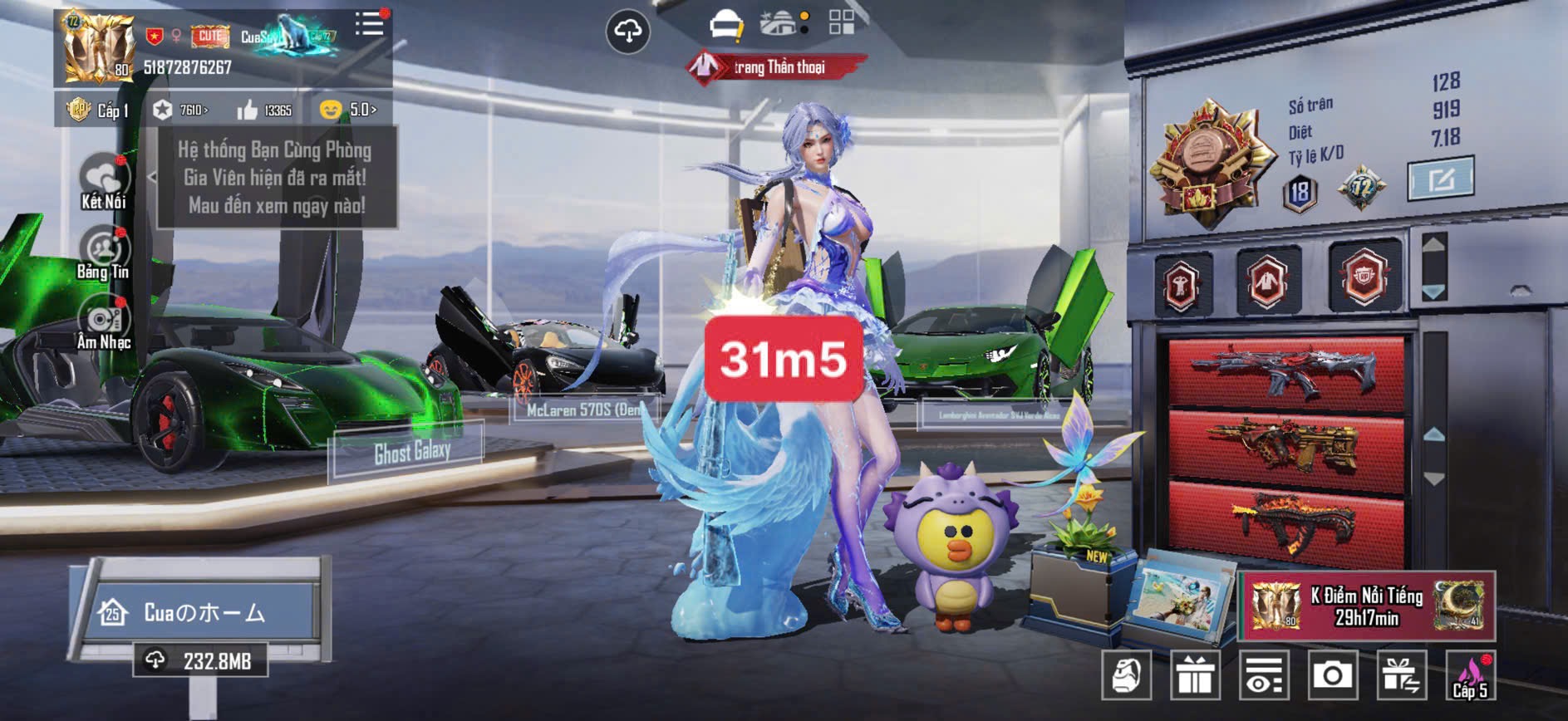Download the 232.8MB resource pack
This screenshot has height=721, width=1568.
201,661
